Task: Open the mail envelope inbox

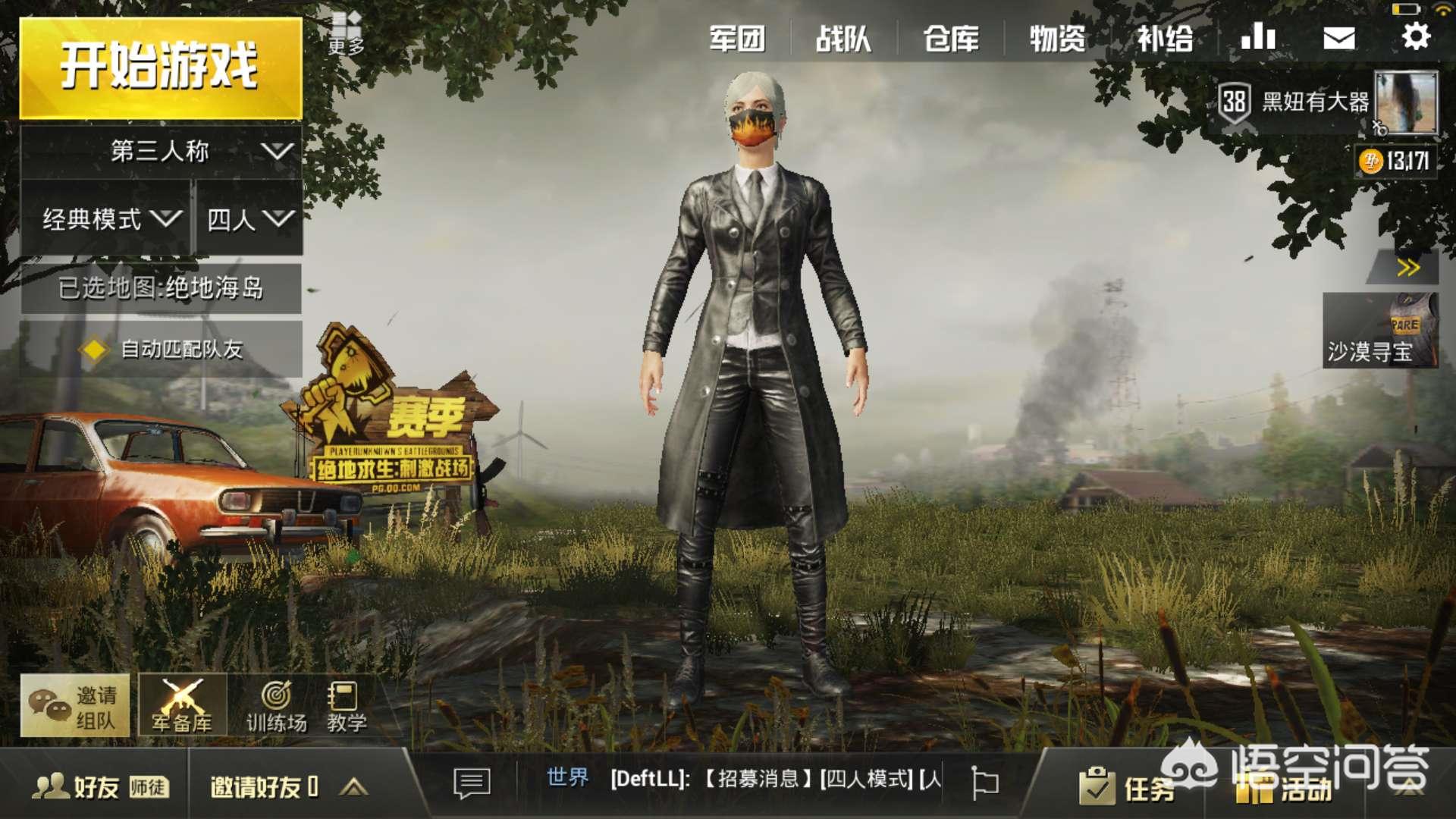Action: point(1338,38)
